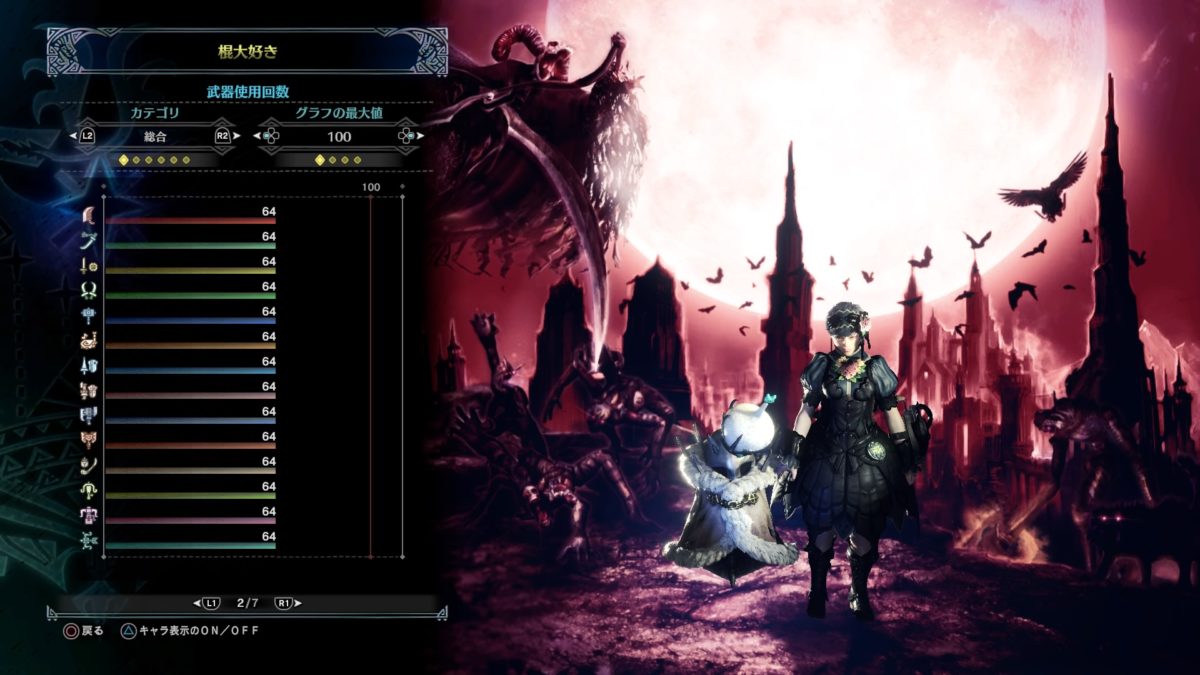The image size is (1200, 675).
Task: Choose the Lance weapon icon
Action: coord(88,365)
